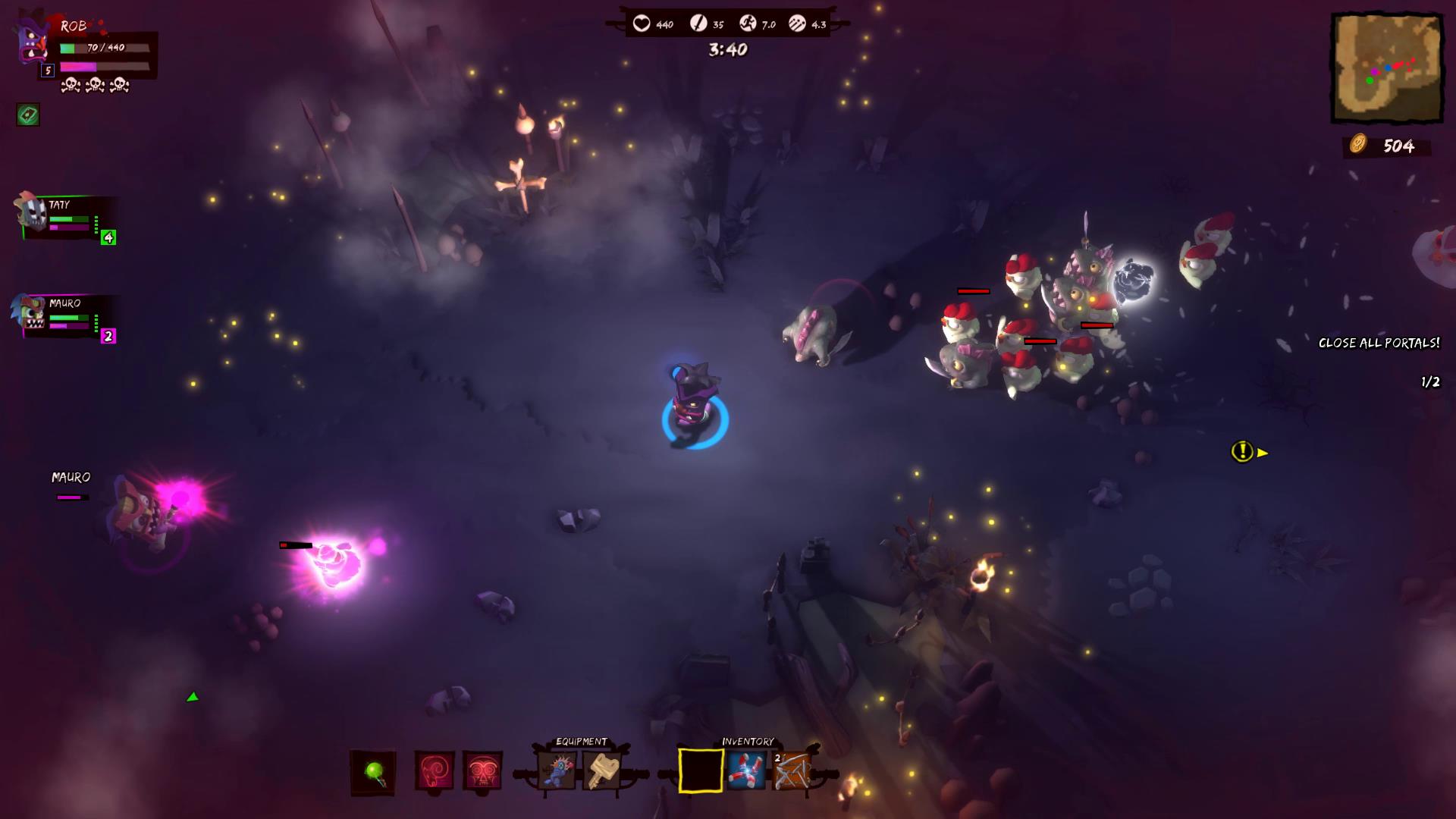Select teammate Mauro's portrait panel

coord(64,315)
